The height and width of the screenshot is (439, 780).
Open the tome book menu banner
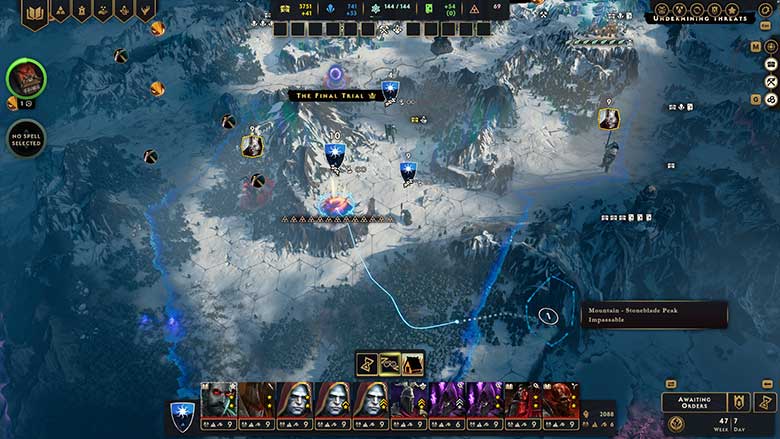point(35,12)
